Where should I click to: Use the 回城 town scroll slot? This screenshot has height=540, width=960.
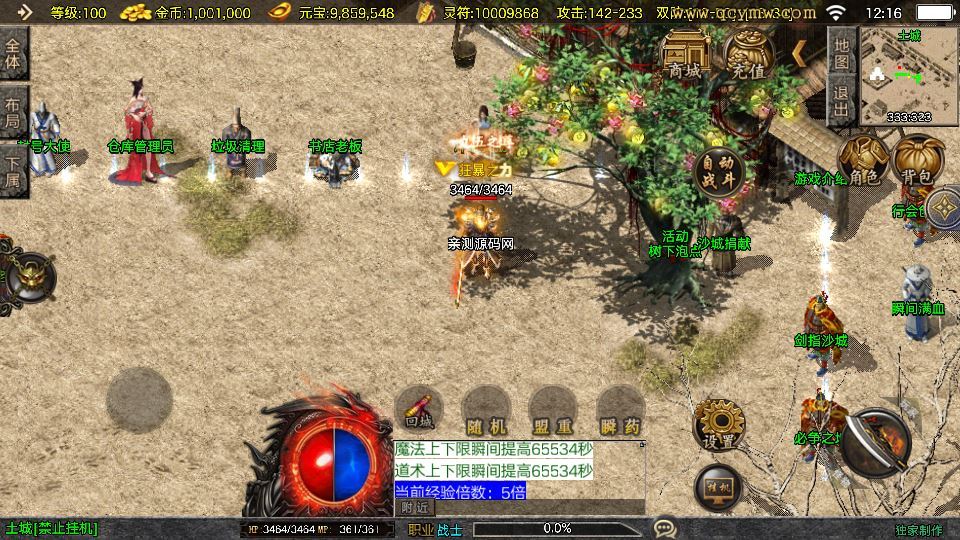pos(419,411)
